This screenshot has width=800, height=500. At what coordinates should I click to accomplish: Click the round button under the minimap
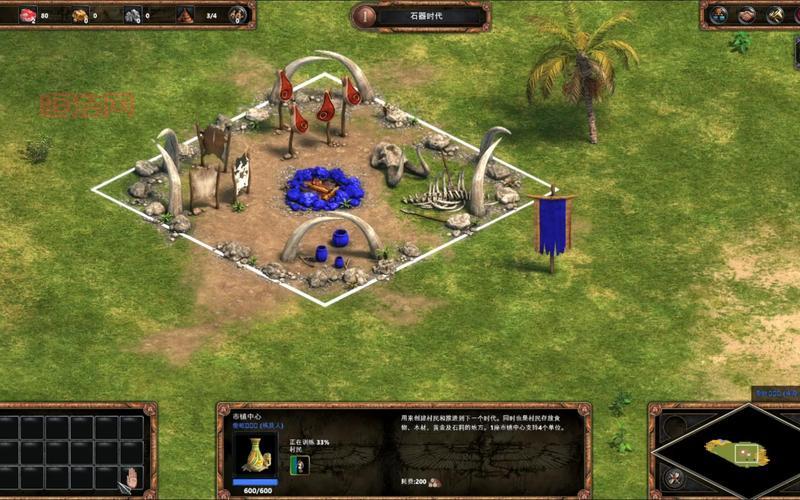[x=675, y=476]
